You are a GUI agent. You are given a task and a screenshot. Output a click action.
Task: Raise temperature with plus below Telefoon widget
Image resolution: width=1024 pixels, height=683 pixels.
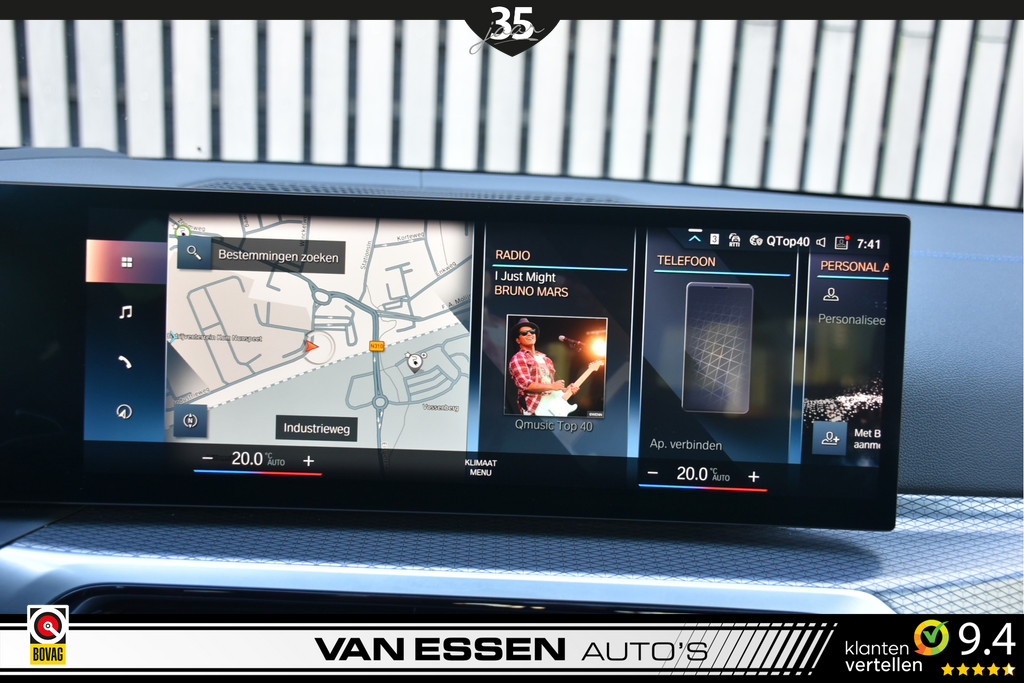point(753,476)
